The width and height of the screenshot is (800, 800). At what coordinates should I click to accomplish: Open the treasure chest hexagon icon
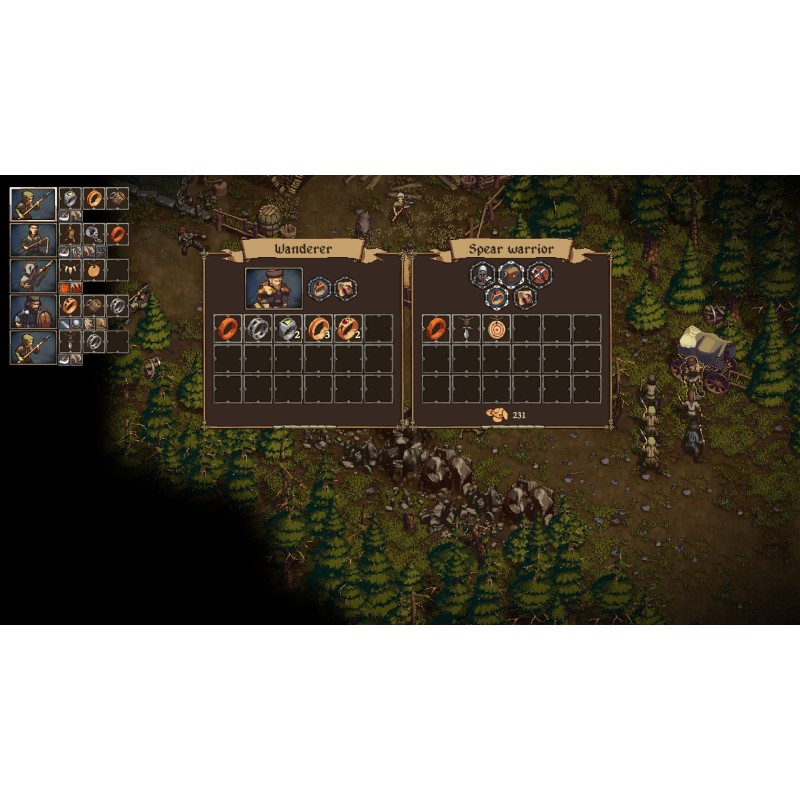(x=512, y=275)
